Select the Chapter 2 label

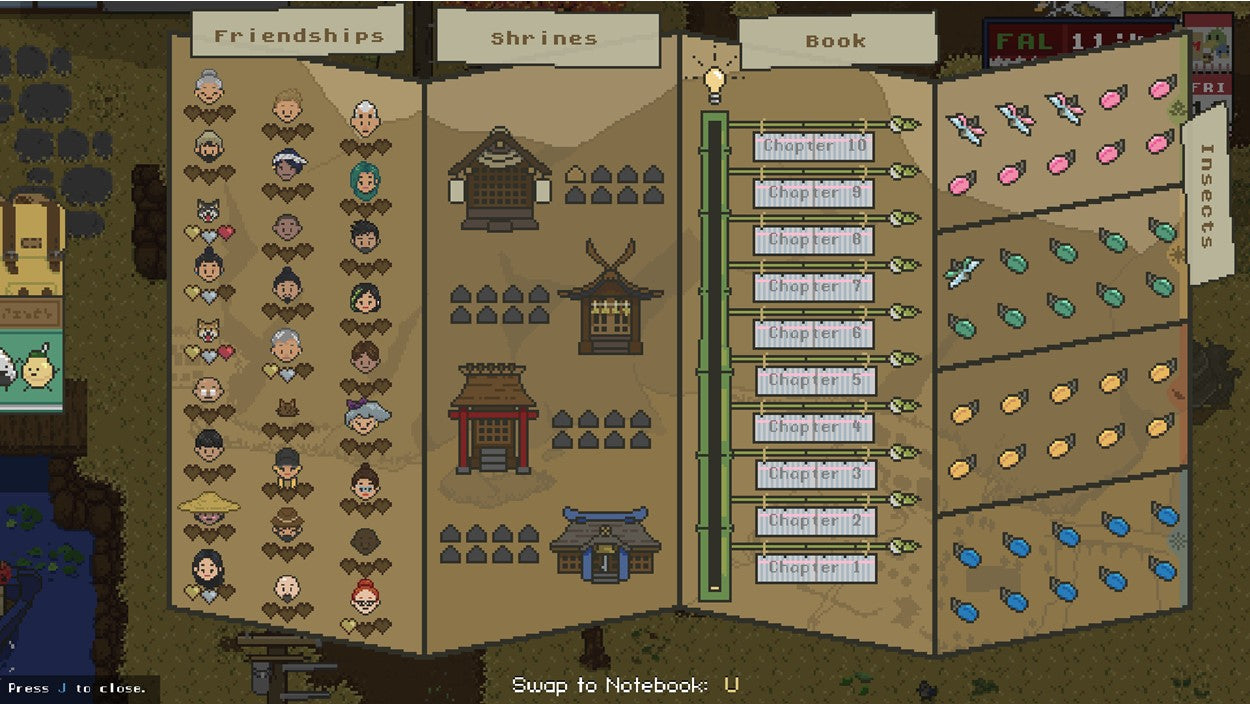[x=816, y=521]
